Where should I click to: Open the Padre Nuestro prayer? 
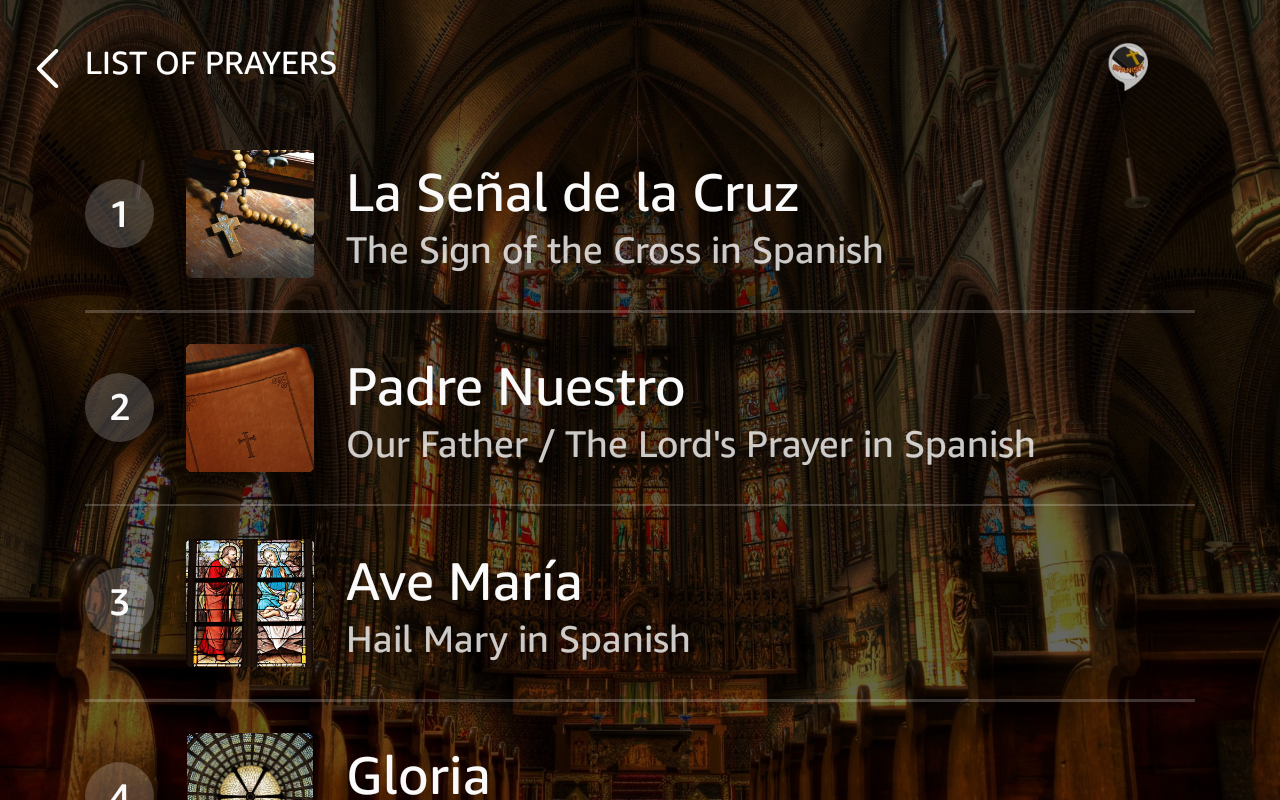516,388
